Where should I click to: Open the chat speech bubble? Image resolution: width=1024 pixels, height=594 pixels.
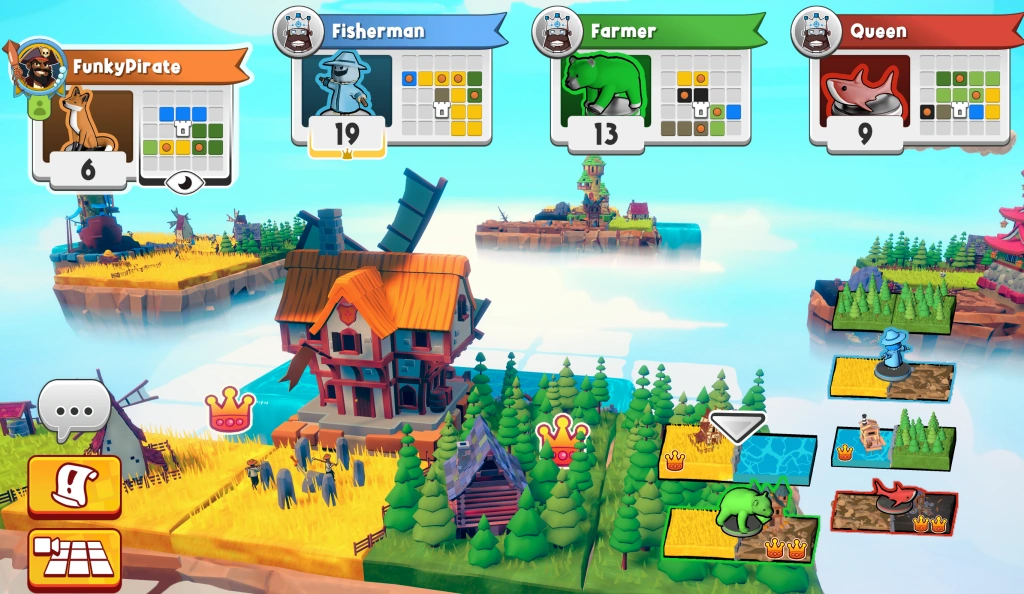73,408
